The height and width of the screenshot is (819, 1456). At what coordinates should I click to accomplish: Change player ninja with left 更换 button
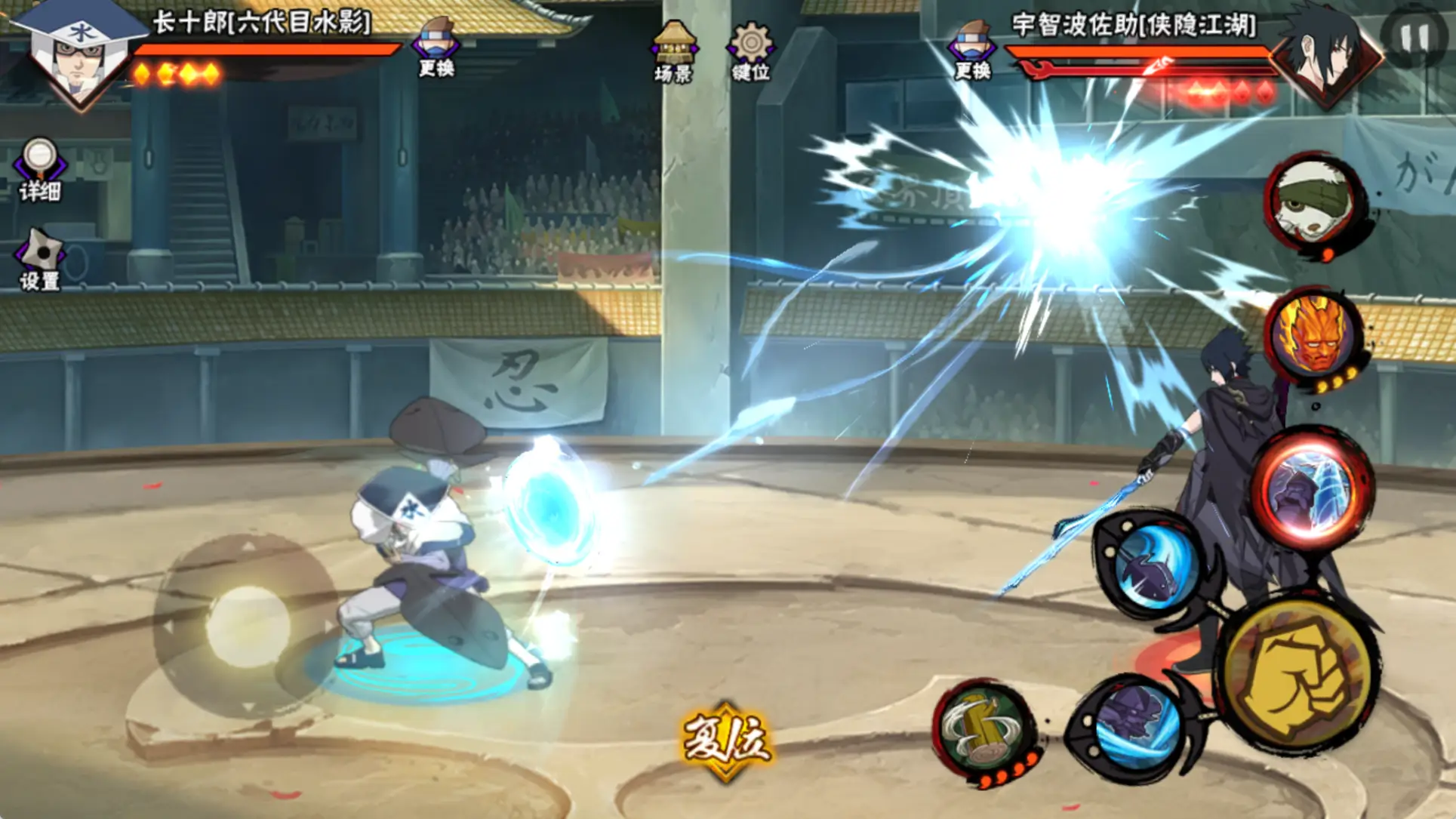(436, 47)
